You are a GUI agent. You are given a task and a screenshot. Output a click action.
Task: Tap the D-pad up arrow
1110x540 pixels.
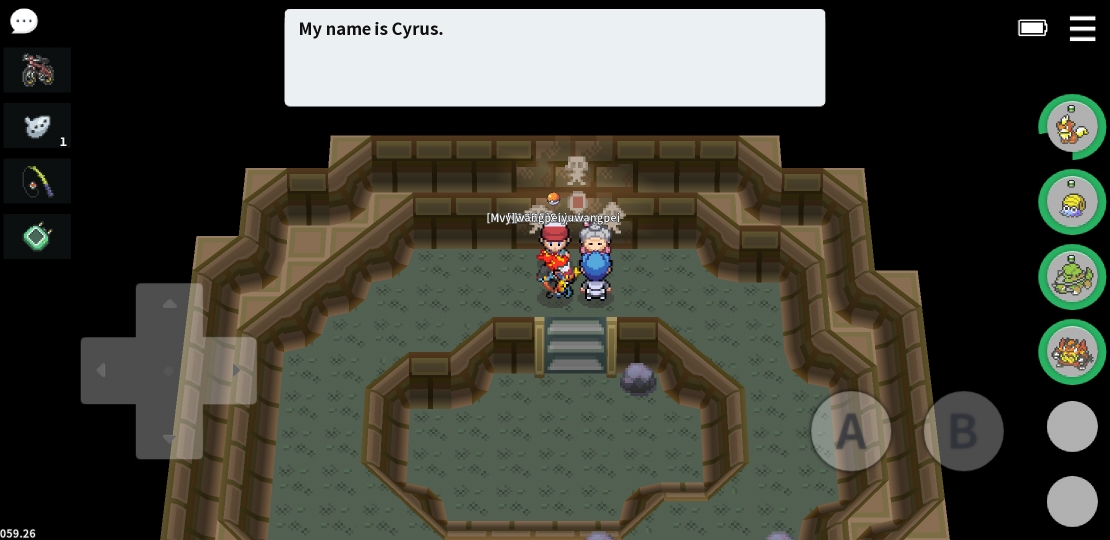tap(169, 306)
